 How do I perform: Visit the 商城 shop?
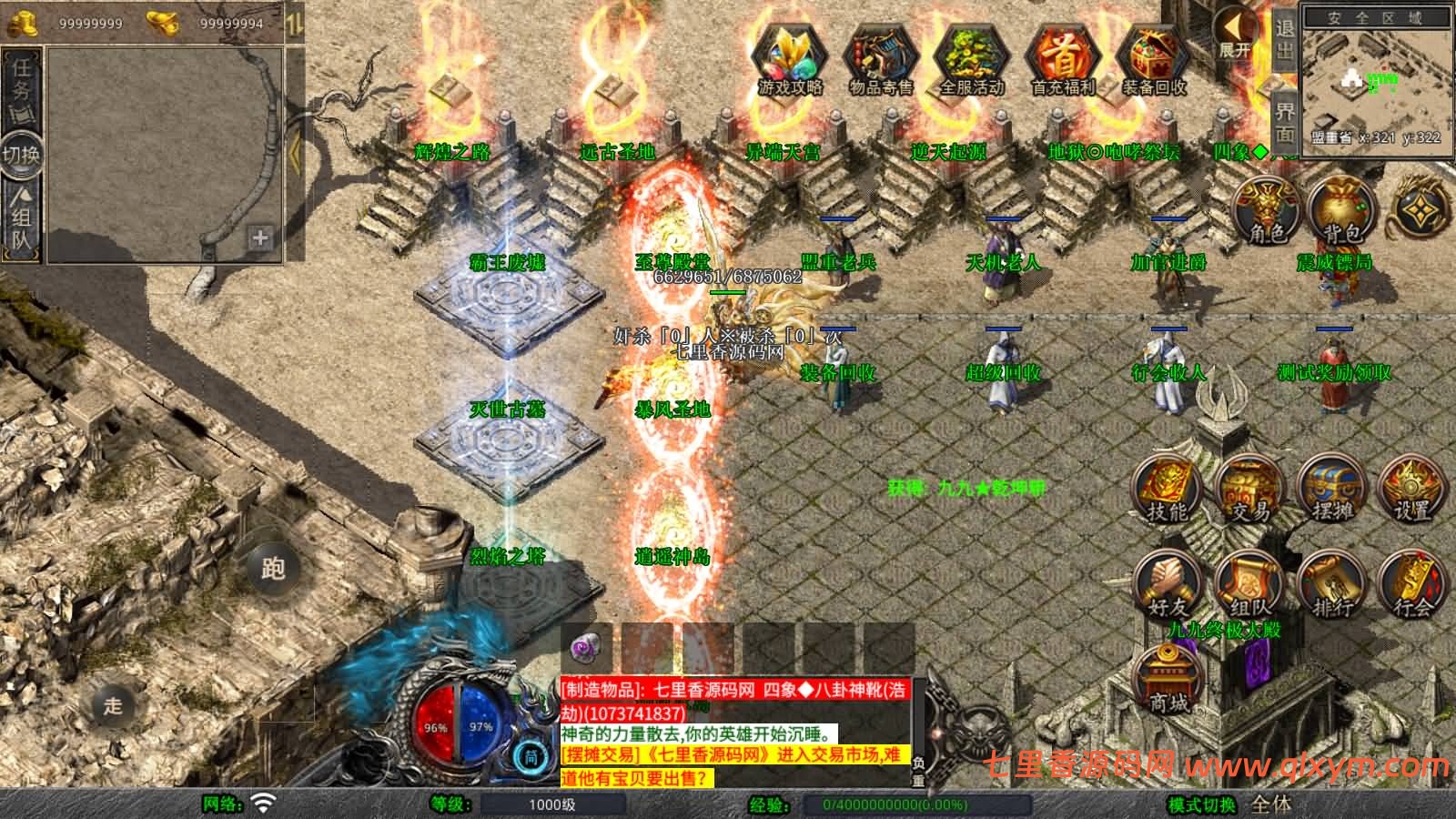click(x=1168, y=678)
